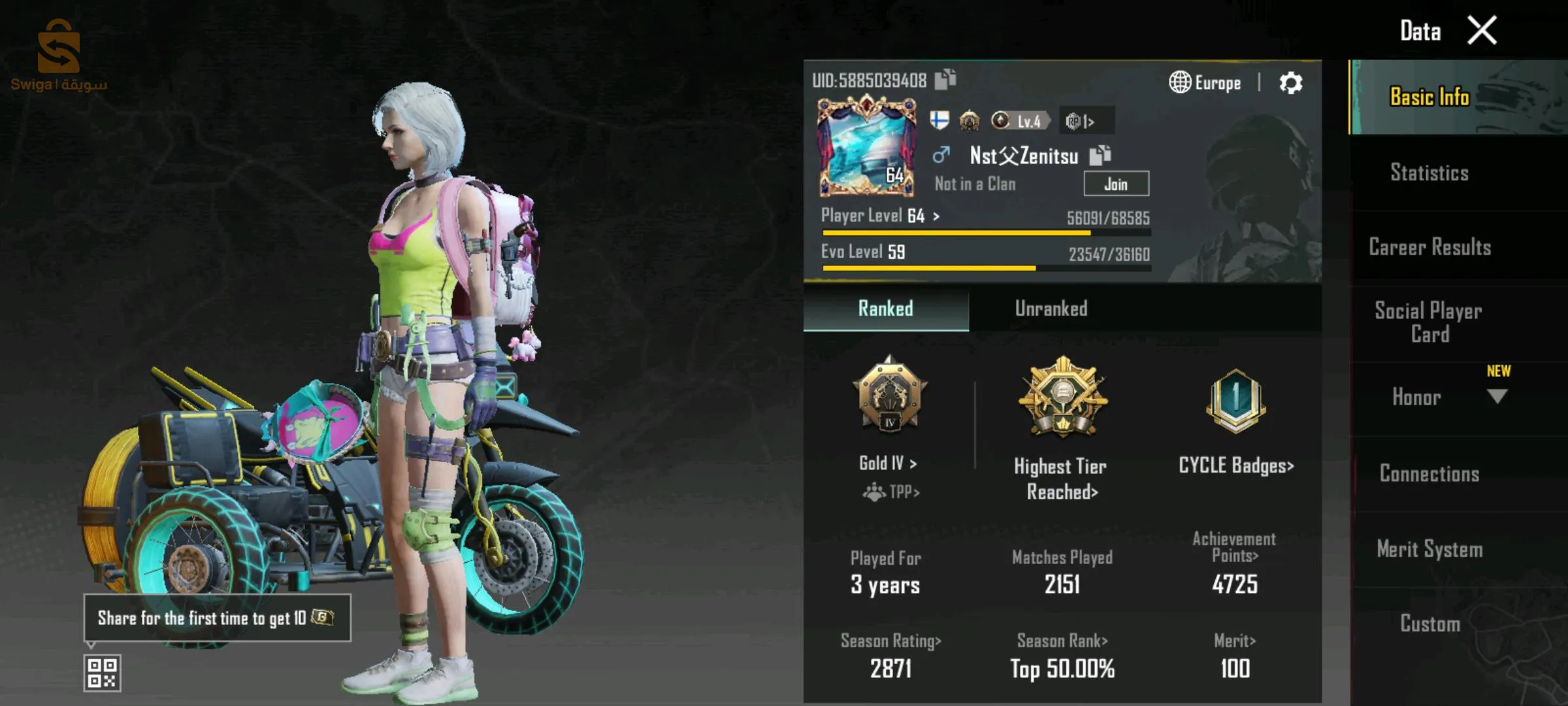Copy the UID number
Screen dimensions: 1568x706
[945, 80]
